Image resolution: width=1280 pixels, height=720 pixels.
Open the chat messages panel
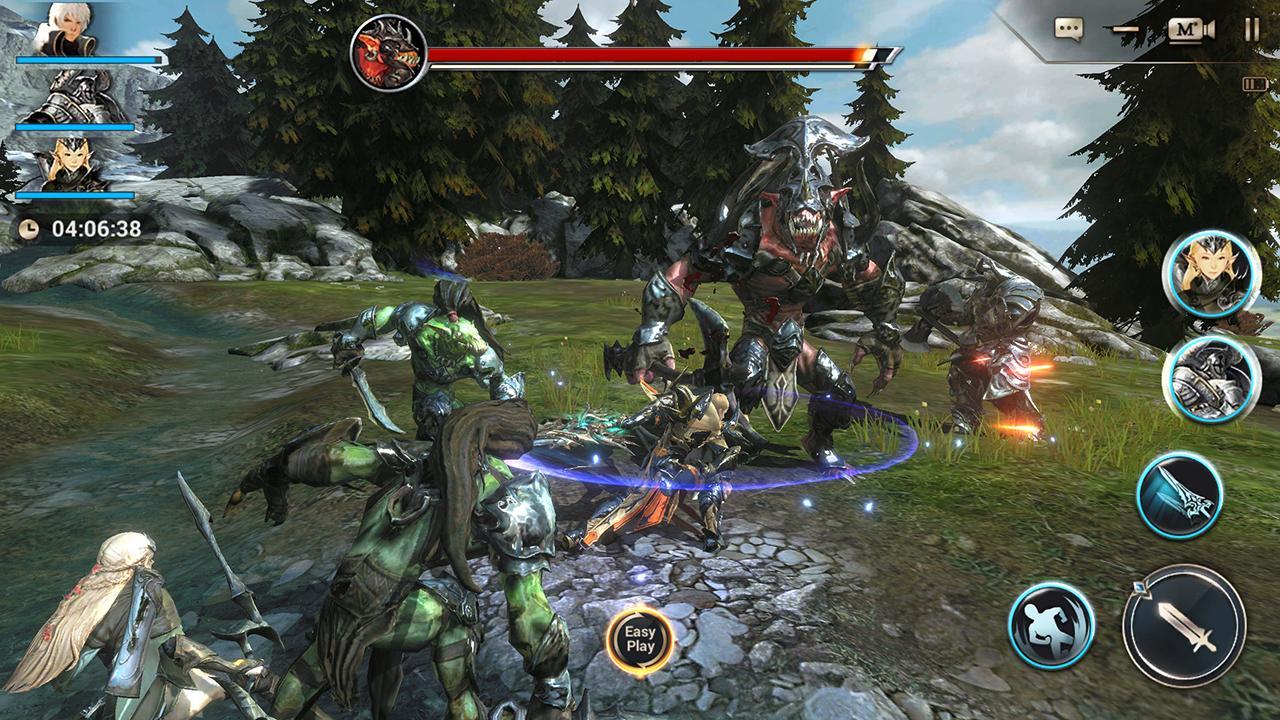[x=1068, y=29]
